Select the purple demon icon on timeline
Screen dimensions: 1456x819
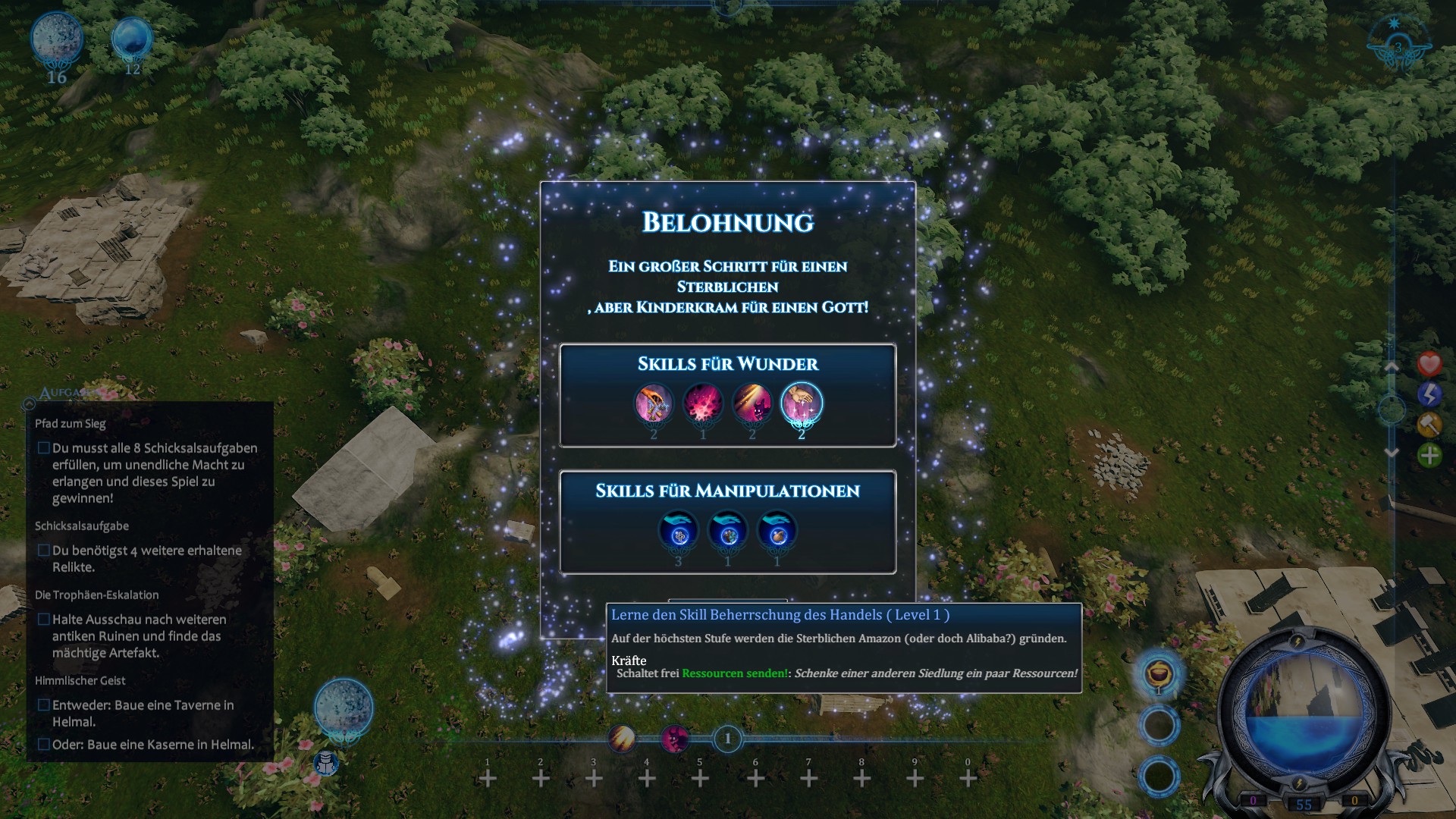[674, 738]
